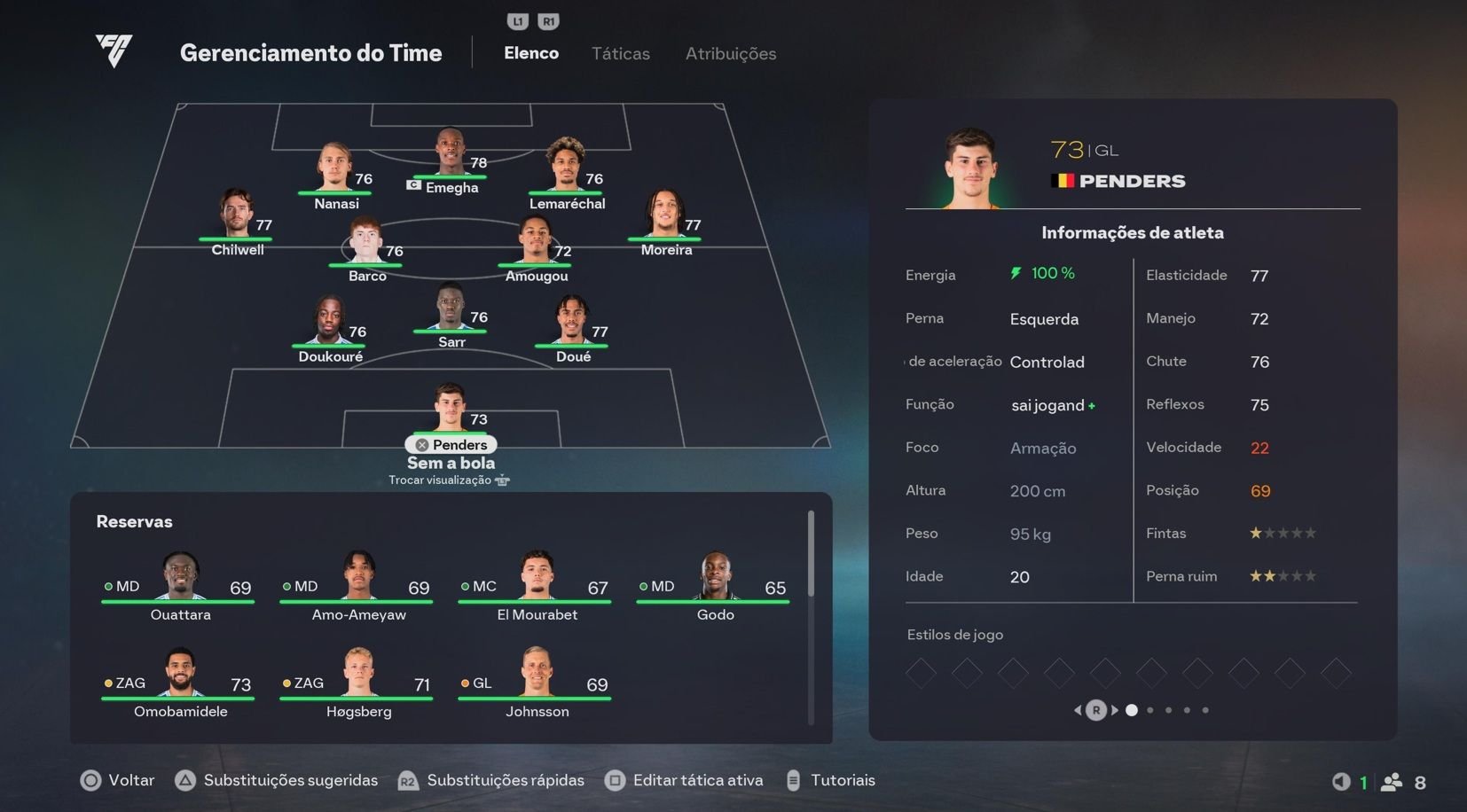This screenshot has height=812, width=1467.
Task: Select the second pagination dot
Action: coord(1150,710)
